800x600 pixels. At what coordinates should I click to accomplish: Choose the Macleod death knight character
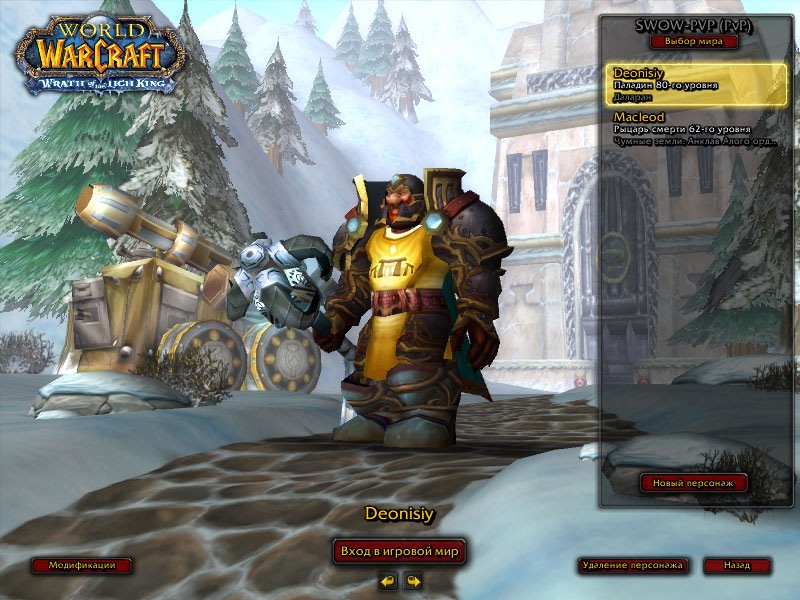point(696,129)
